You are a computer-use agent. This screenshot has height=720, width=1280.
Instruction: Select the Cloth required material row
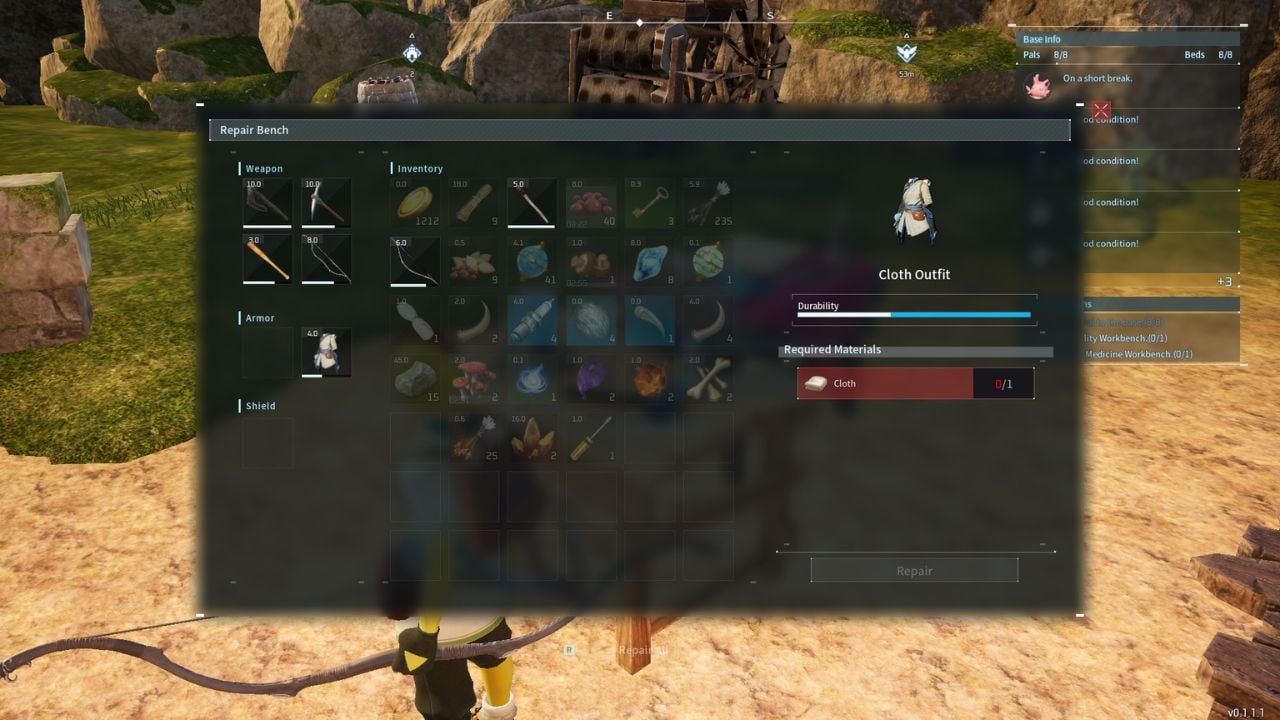[915, 383]
